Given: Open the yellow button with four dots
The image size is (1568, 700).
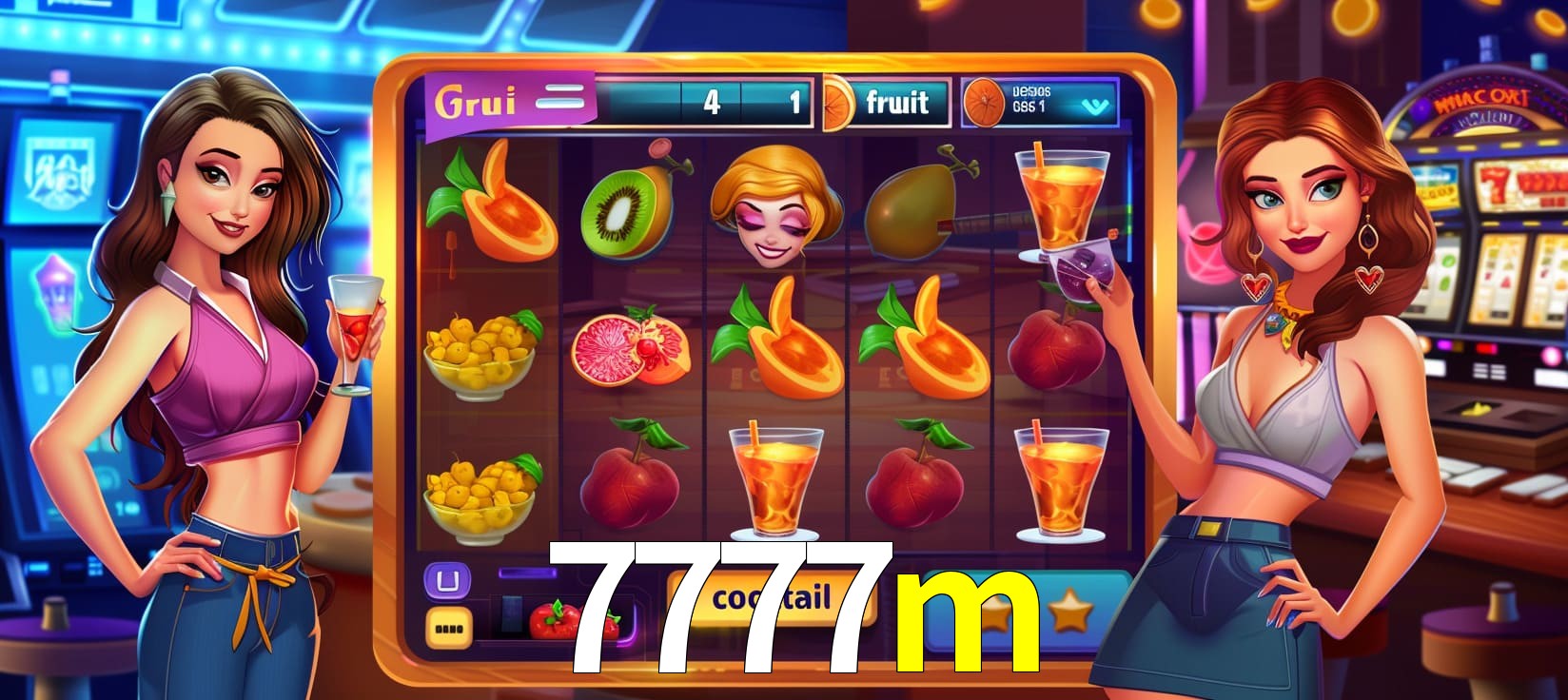Looking at the screenshot, I should pyautogui.click(x=445, y=627).
